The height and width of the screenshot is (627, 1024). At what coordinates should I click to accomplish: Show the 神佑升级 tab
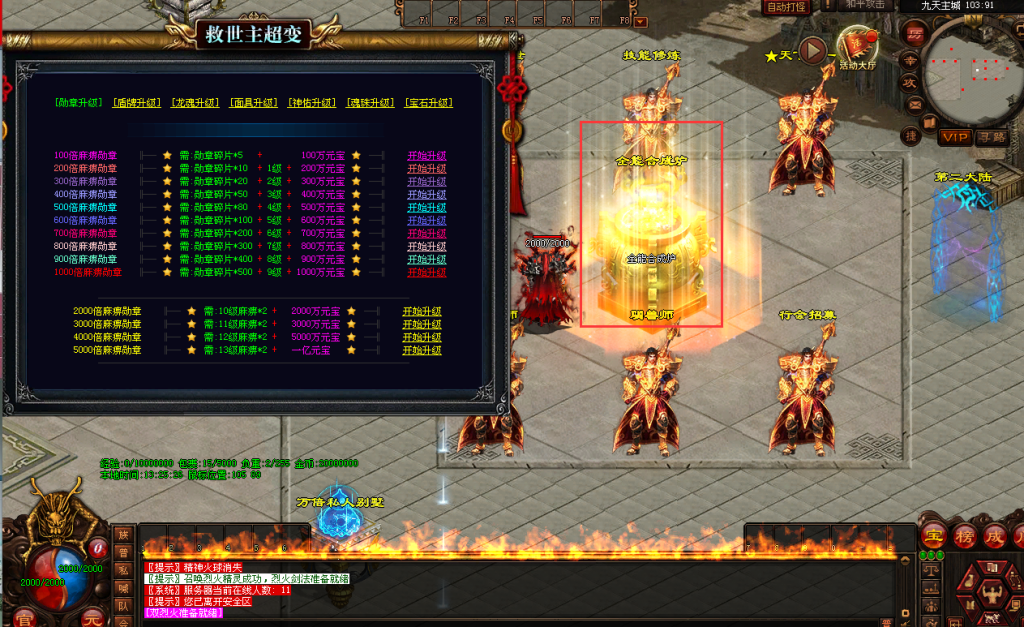(x=313, y=103)
